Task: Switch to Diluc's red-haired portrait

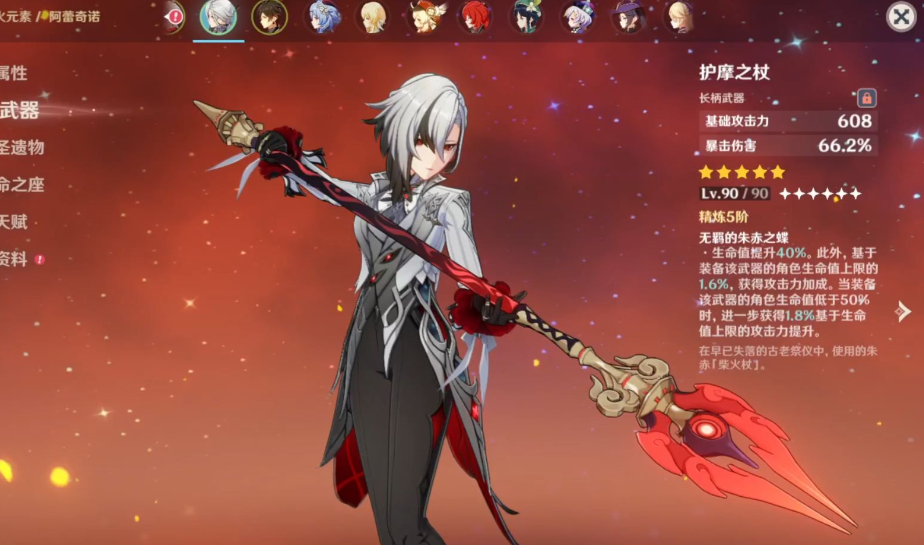Action: coord(474,17)
